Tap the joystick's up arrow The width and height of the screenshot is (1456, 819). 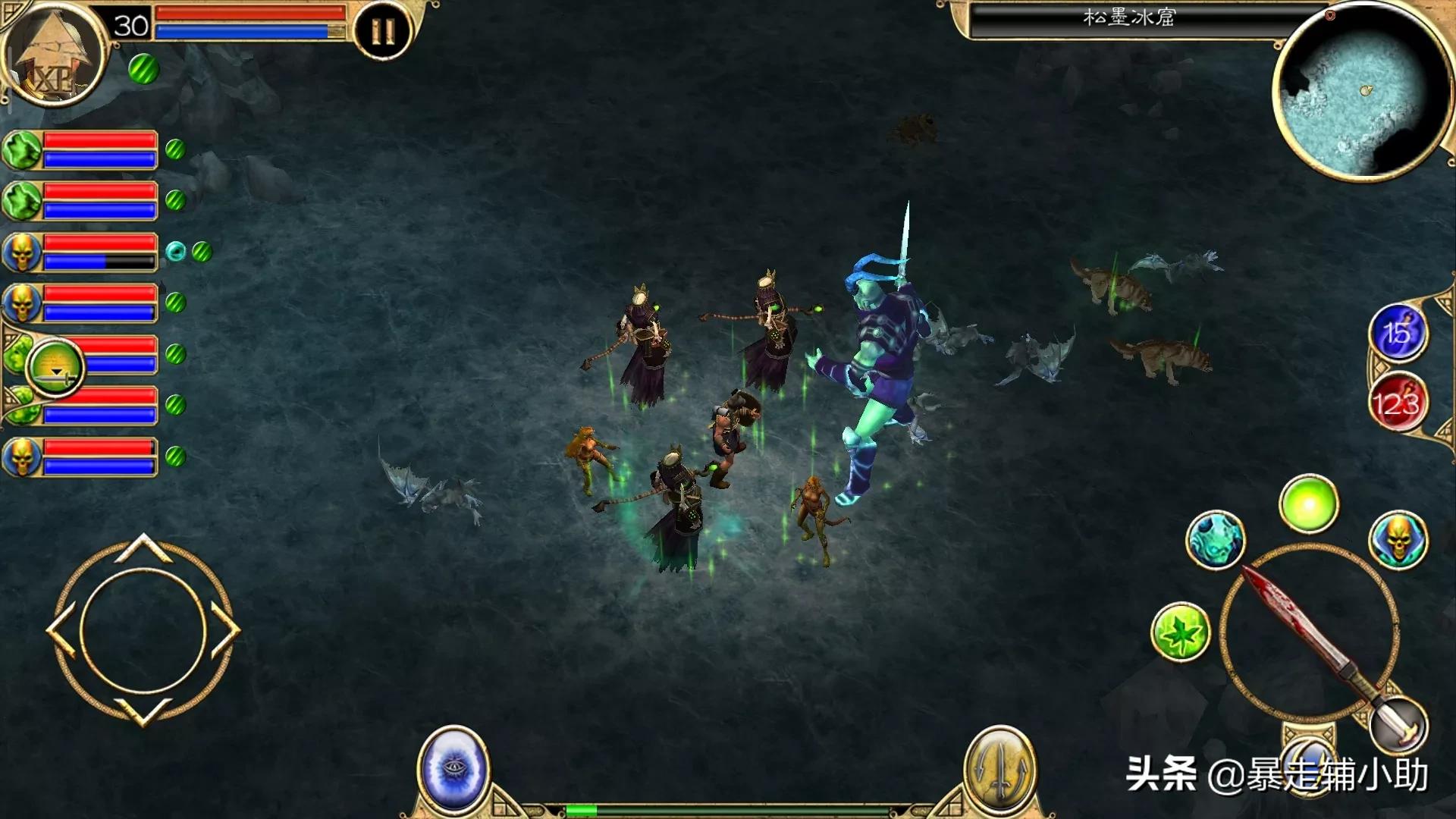tap(143, 548)
